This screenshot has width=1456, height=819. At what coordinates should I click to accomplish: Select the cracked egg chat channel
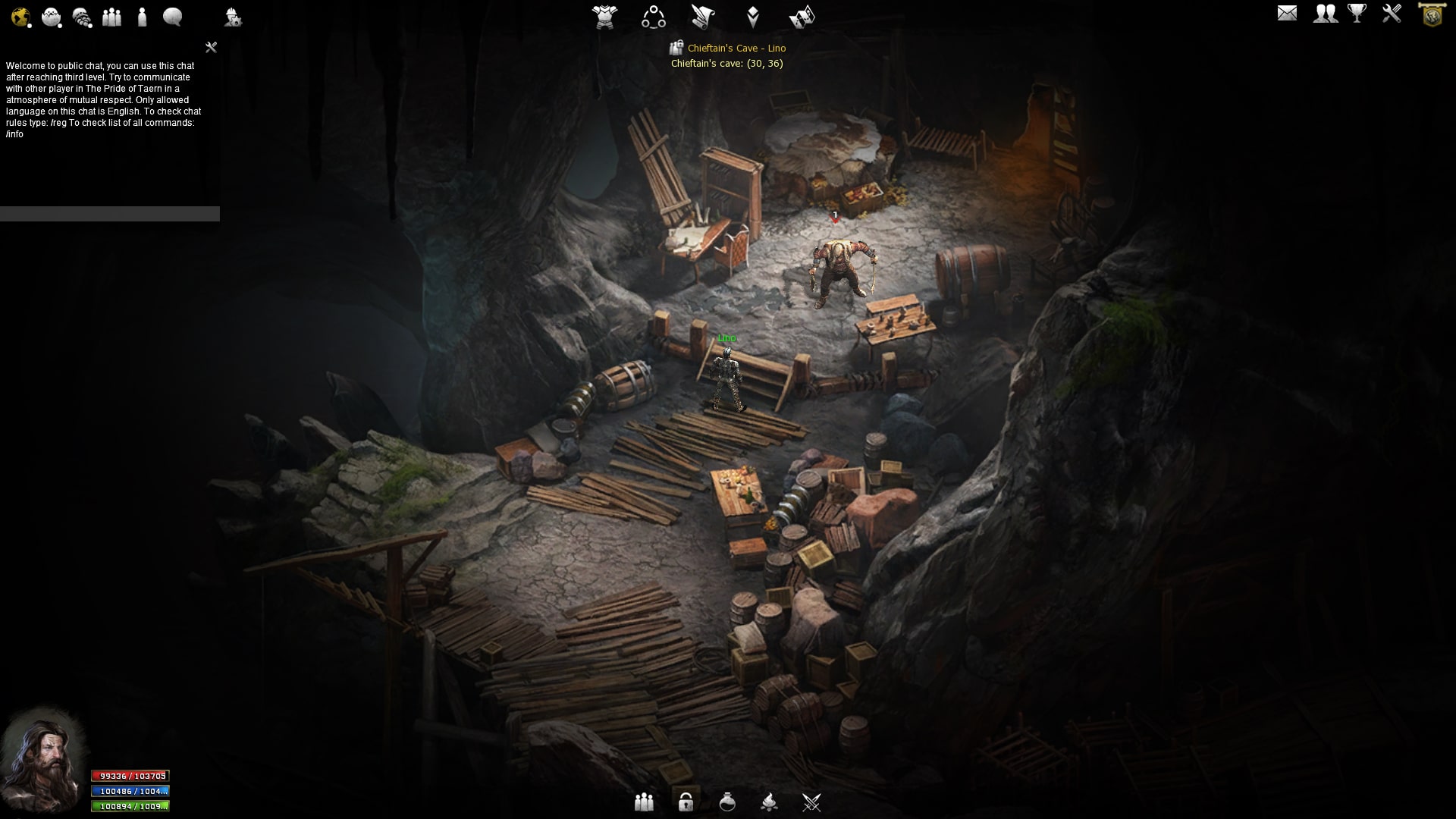click(x=52, y=17)
